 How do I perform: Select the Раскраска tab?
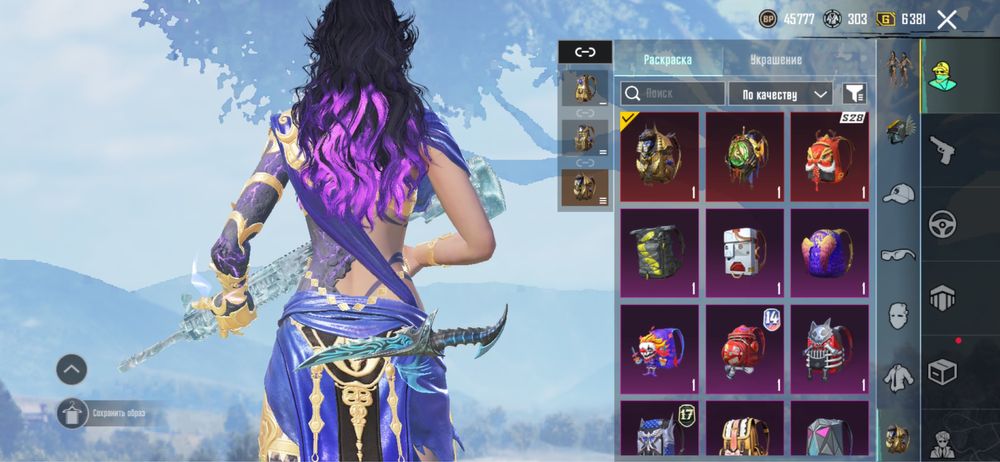click(x=668, y=60)
